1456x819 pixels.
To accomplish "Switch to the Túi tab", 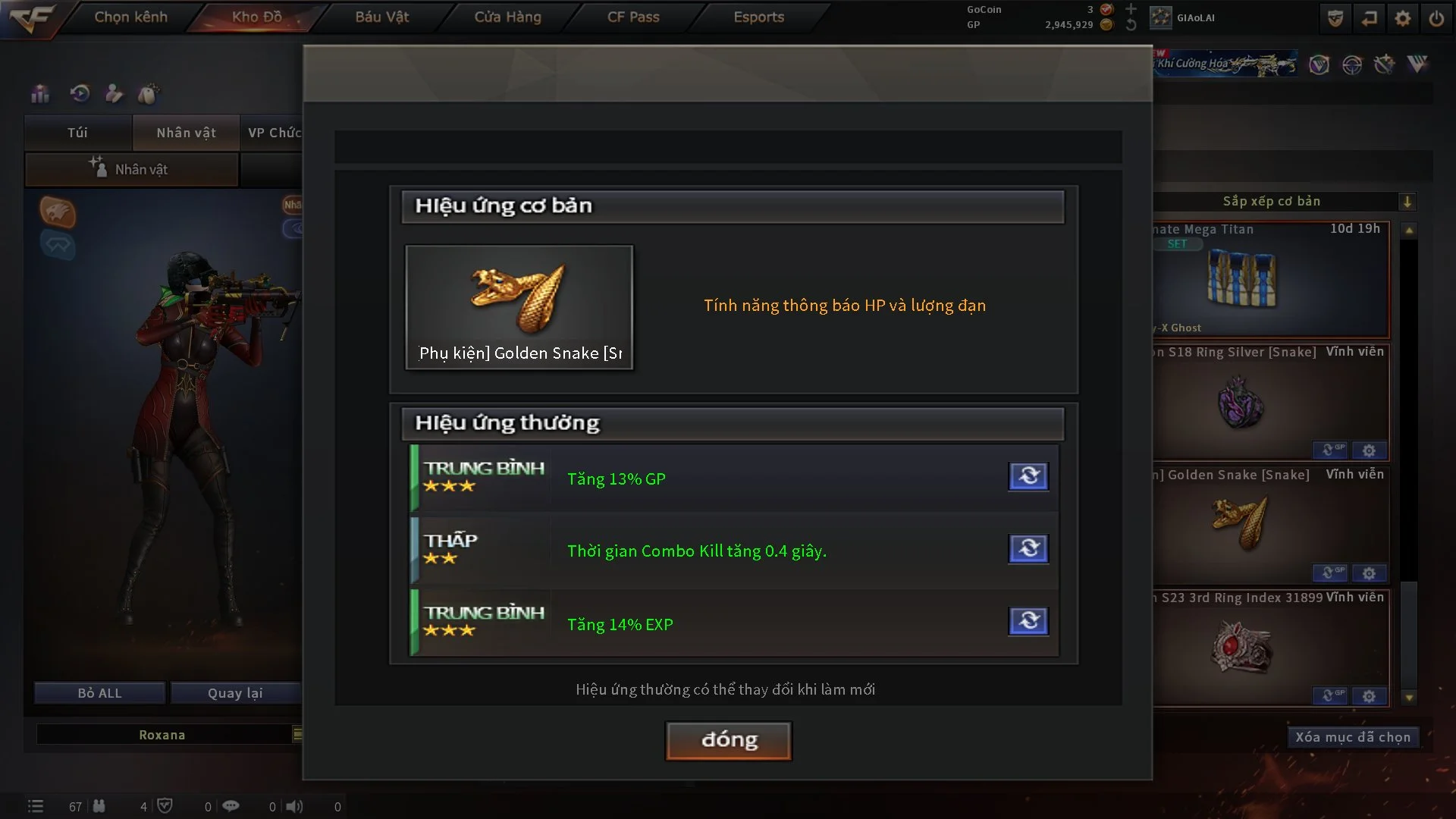I will (x=77, y=133).
